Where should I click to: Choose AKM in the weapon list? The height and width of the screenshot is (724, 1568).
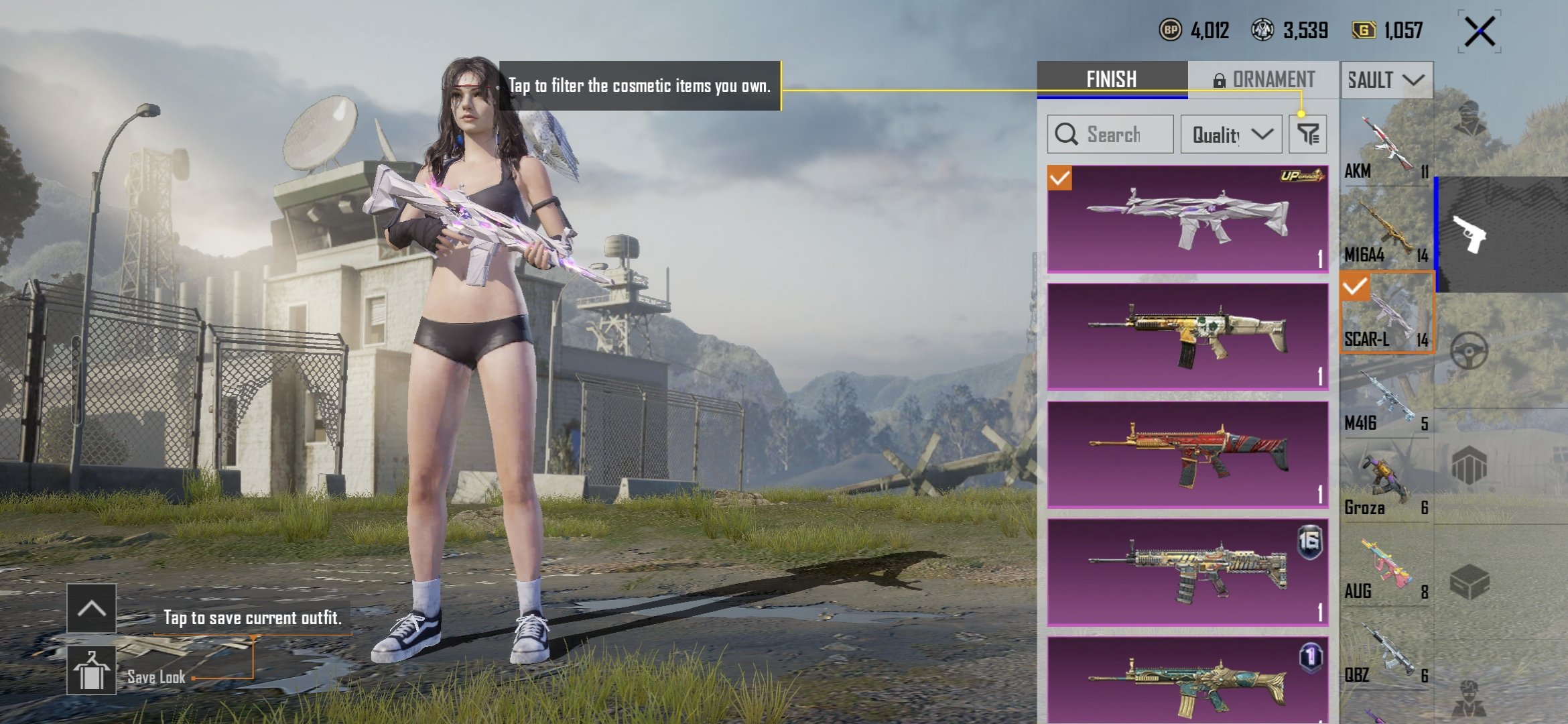pos(1386,147)
